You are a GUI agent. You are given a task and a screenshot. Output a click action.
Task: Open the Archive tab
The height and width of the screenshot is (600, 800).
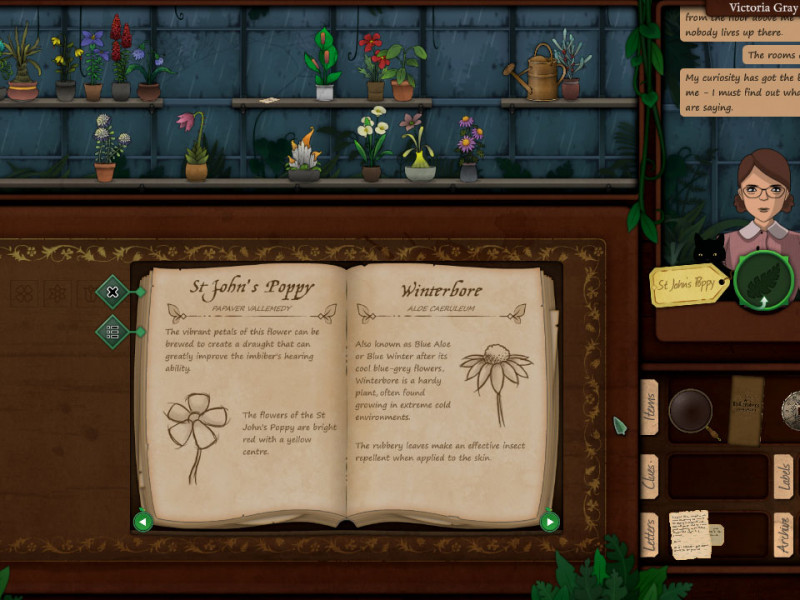pos(784,537)
